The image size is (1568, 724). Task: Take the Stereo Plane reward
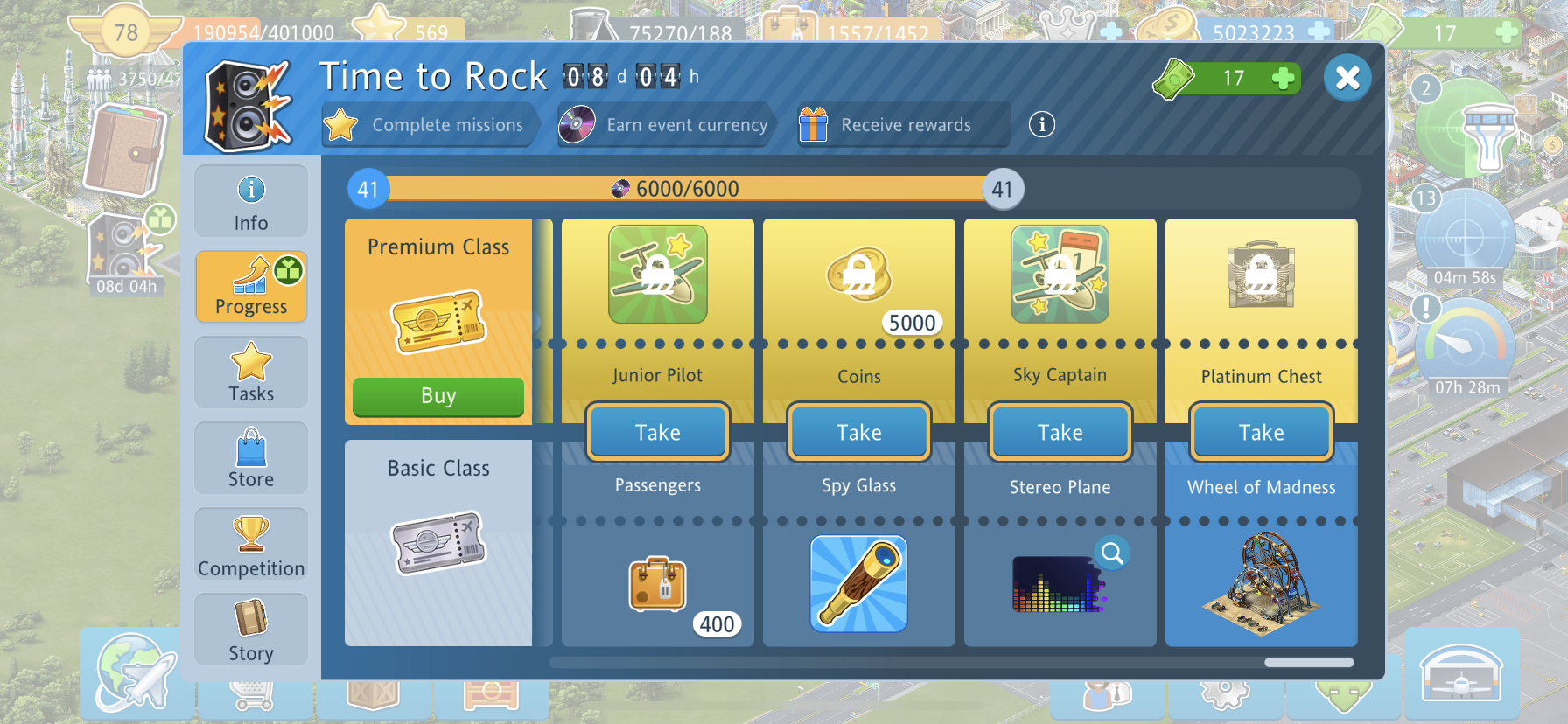(x=1060, y=432)
